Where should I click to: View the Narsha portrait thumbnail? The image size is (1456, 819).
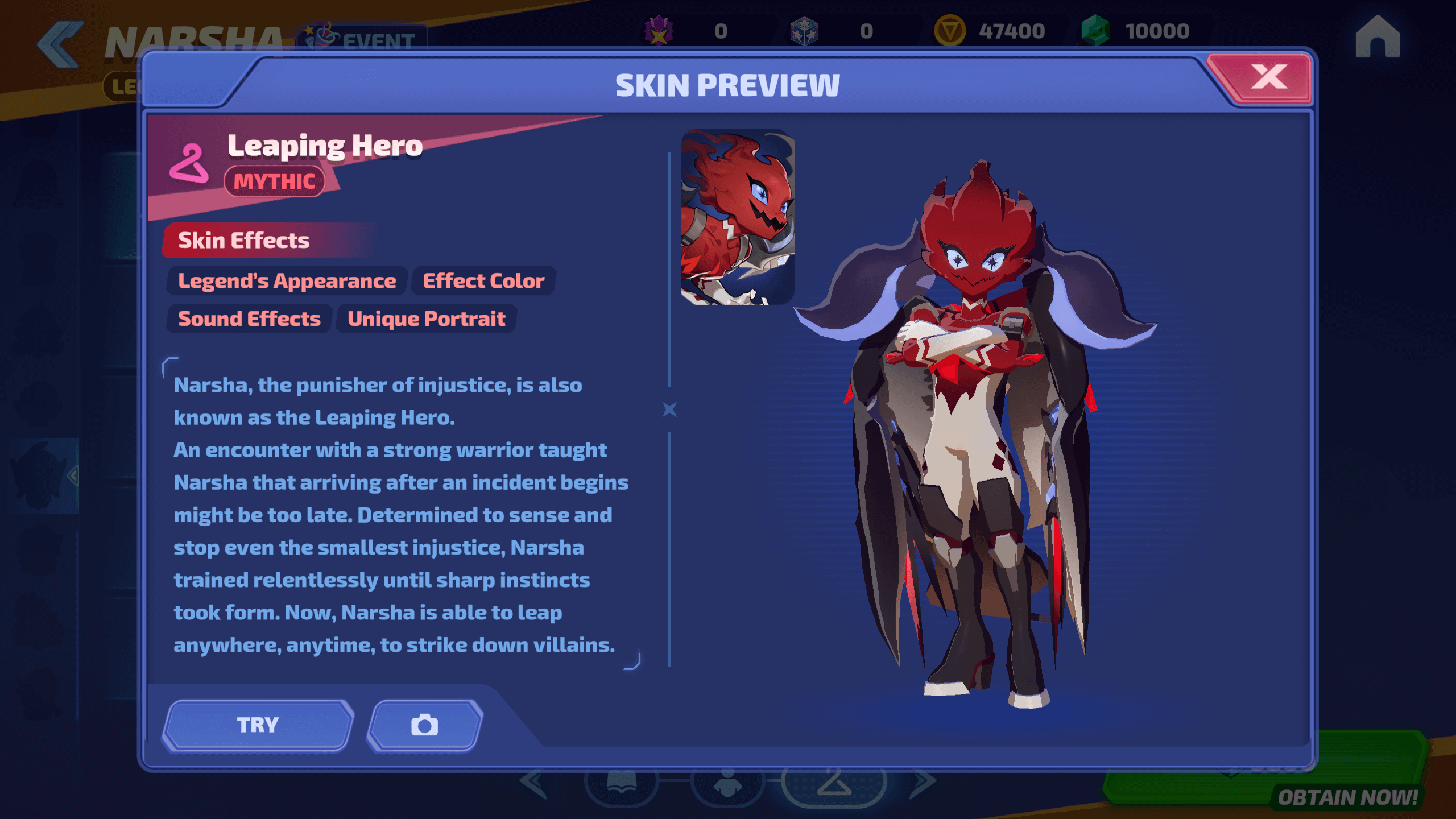(737, 217)
